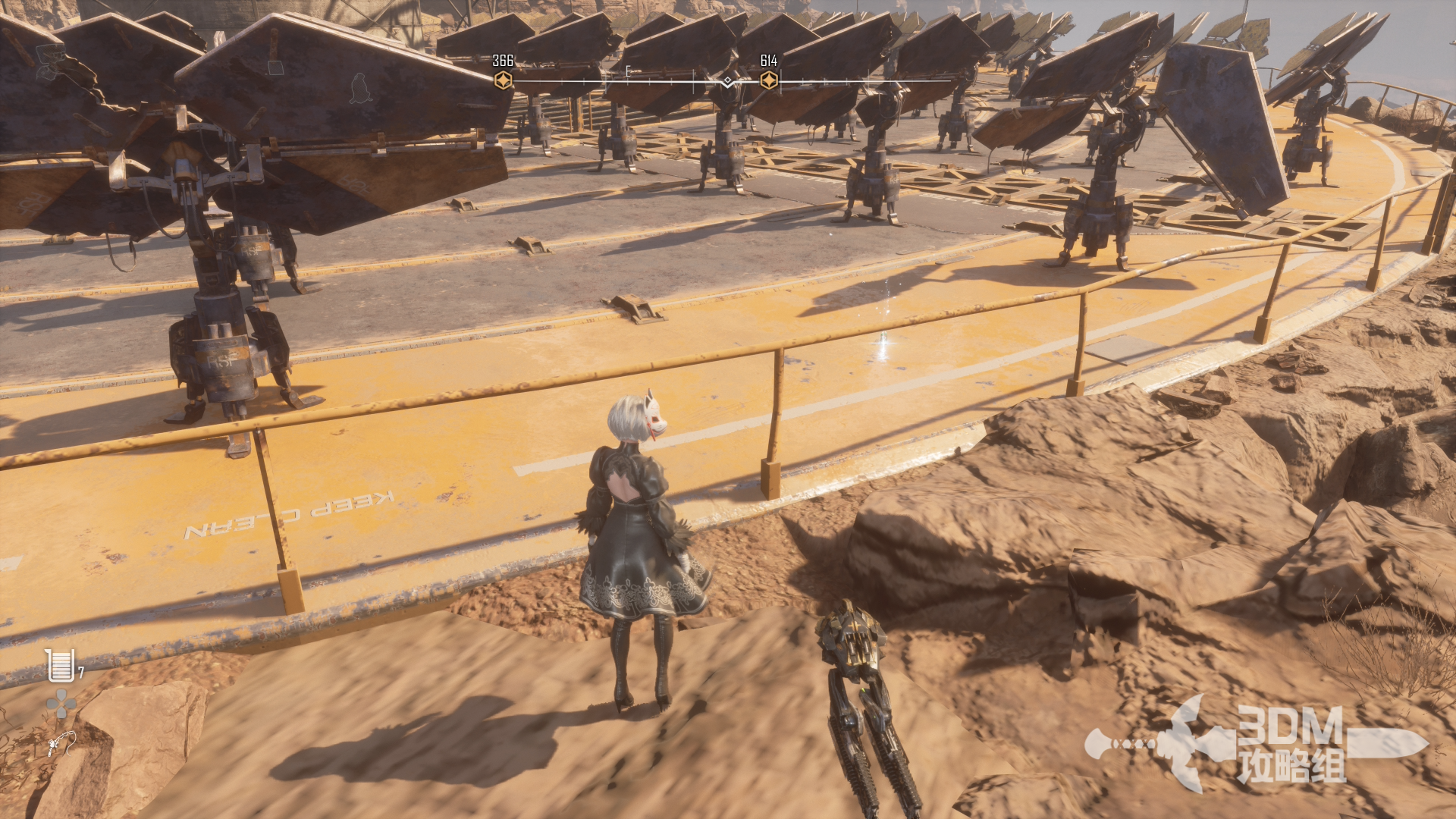This screenshot has width=1456, height=819.
Task: Use the healing potion with 7 charges
Action: click(x=60, y=665)
